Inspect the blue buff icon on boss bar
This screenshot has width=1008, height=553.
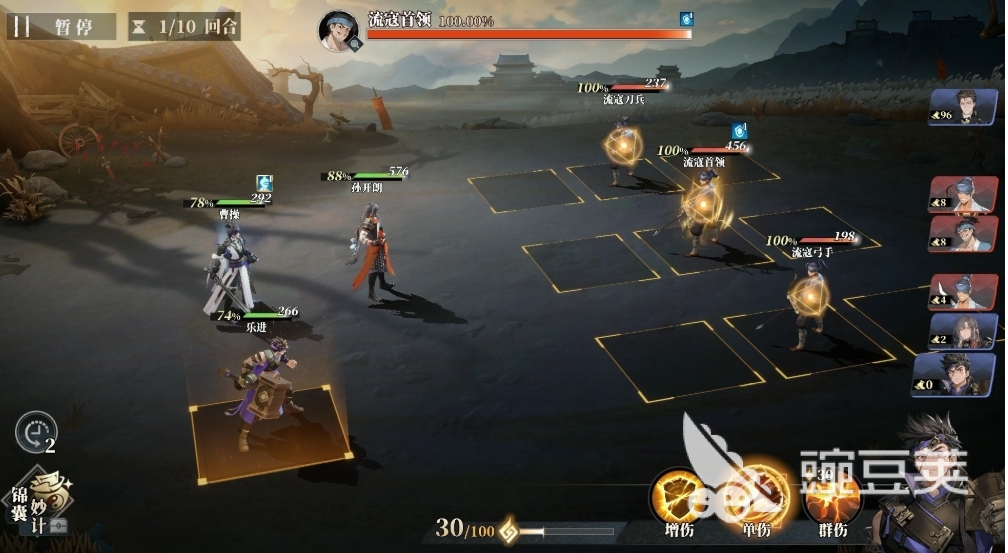[x=686, y=19]
